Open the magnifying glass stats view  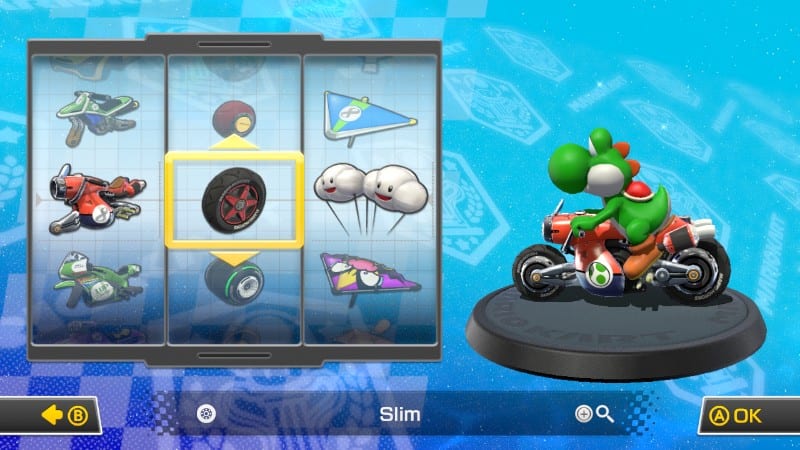point(594,414)
